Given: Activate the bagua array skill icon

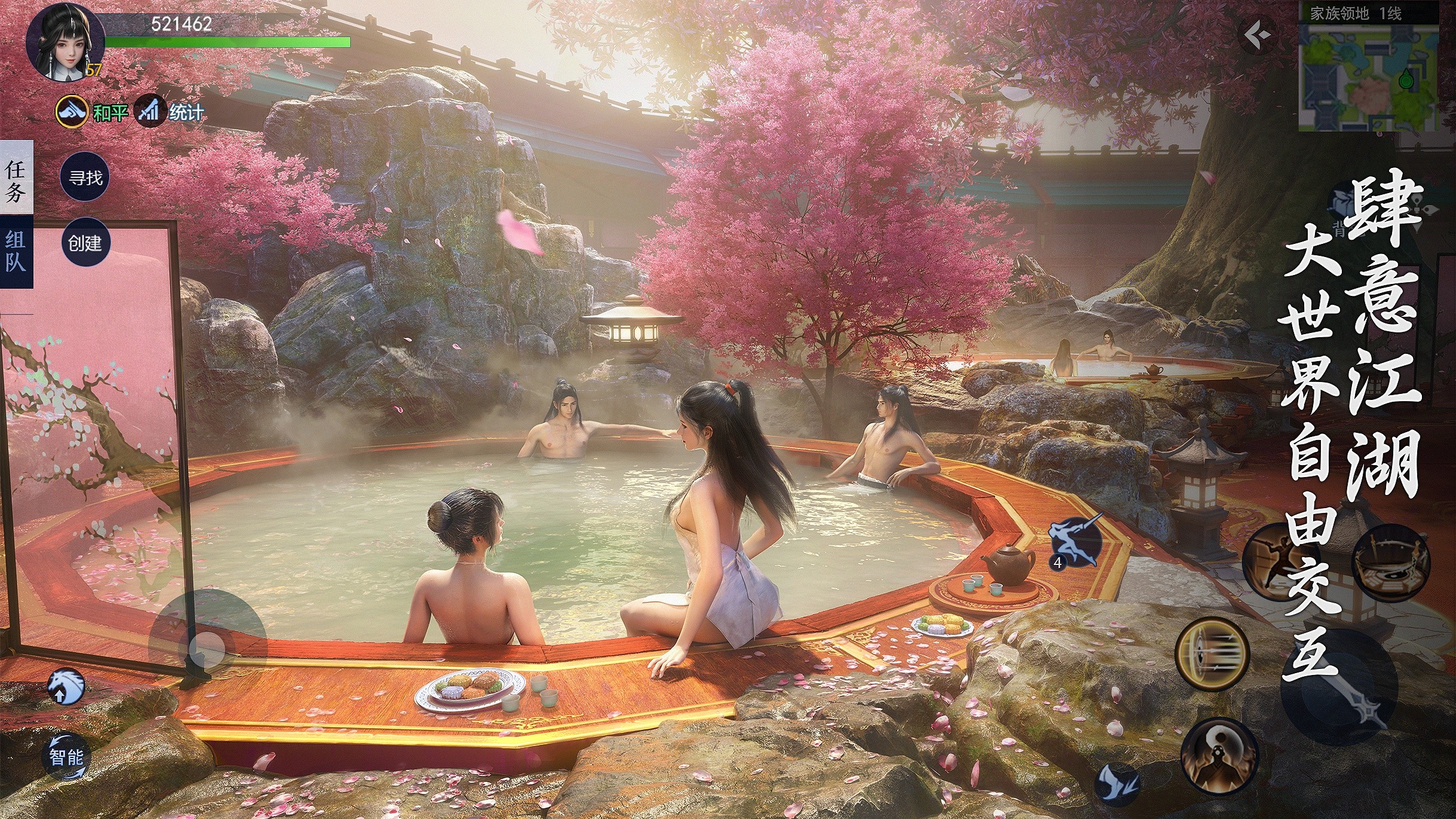Looking at the screenshot, I should click(x=1390, y=563).
